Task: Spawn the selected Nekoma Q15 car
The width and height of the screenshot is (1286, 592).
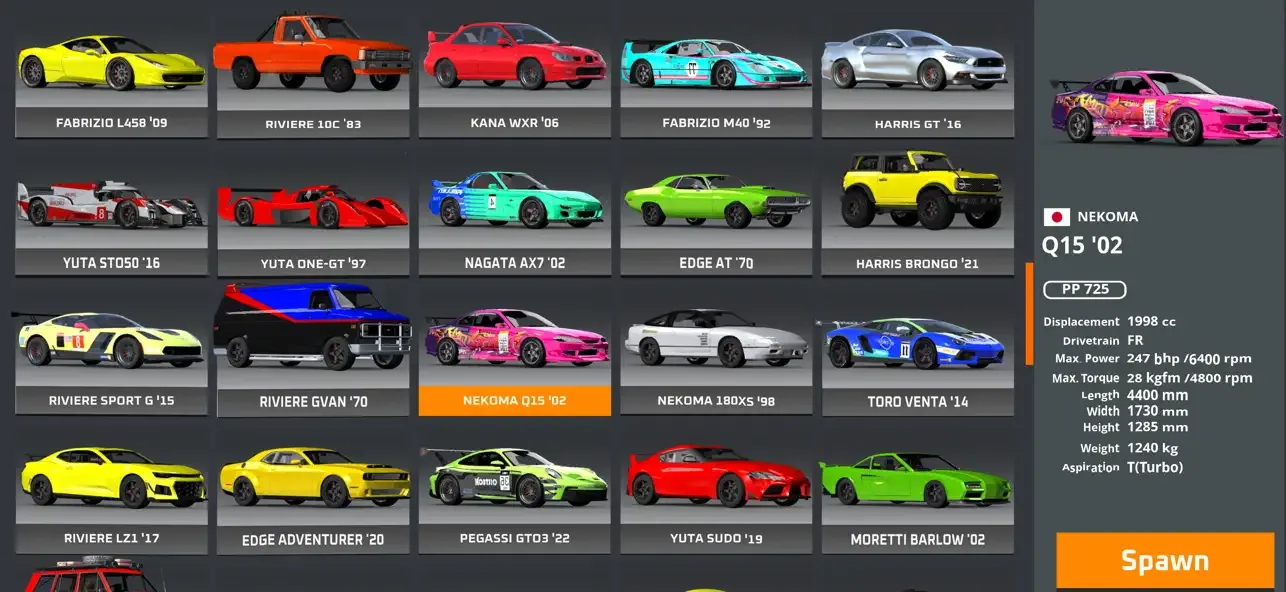Action: (x=1165, y=560)
